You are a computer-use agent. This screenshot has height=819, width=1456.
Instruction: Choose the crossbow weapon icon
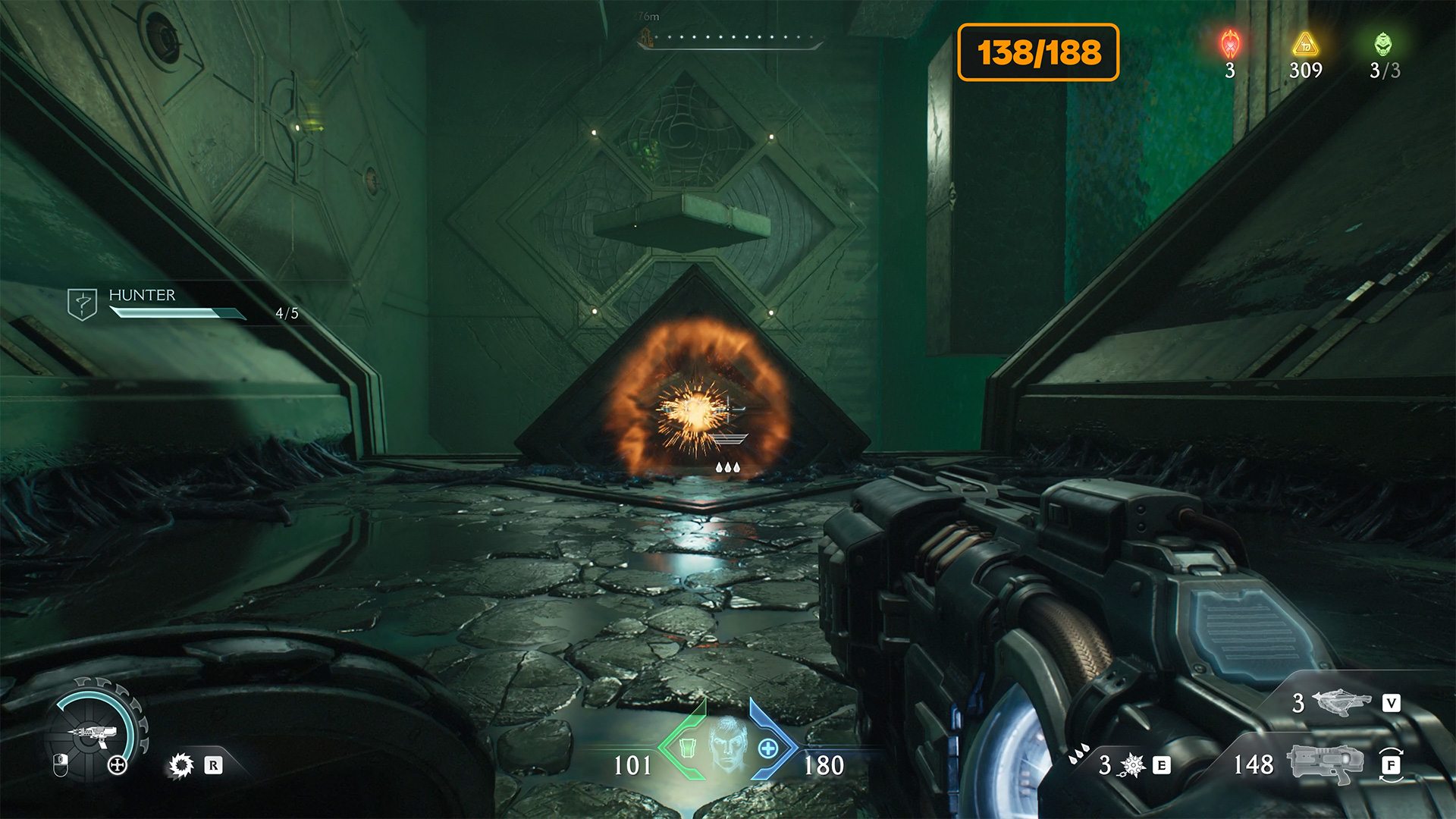click(1341, 703)
